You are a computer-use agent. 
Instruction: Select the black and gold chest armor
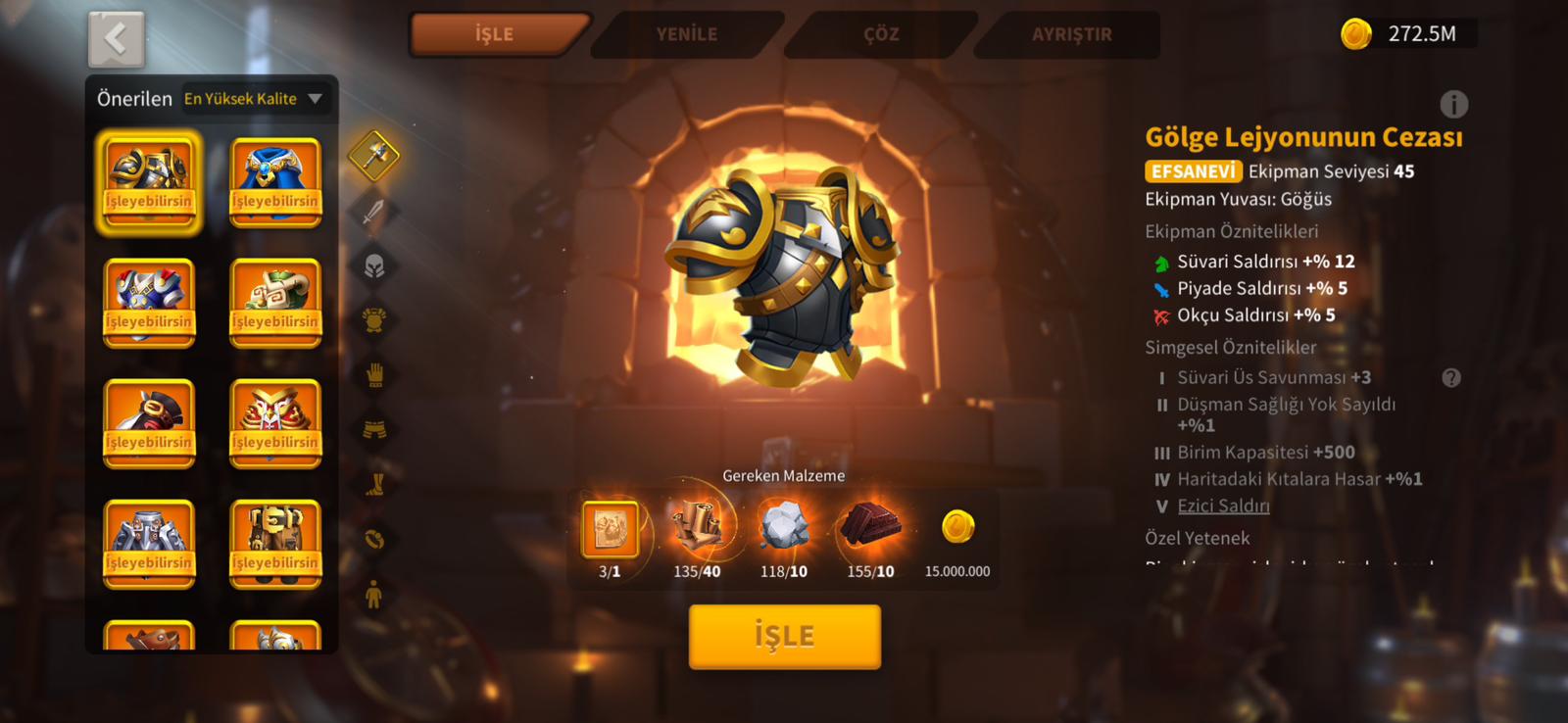pyautogui.click(x=149, y=182)
